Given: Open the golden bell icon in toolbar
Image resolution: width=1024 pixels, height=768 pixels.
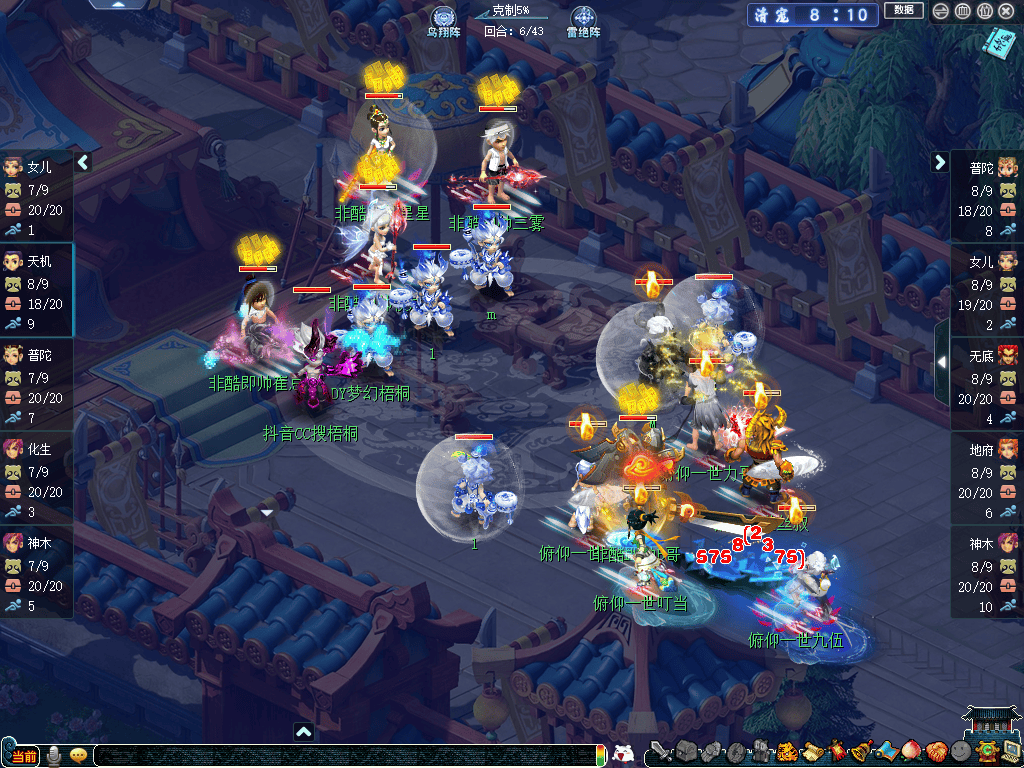Looking at the screenshot, I should [x=859, y=752].
